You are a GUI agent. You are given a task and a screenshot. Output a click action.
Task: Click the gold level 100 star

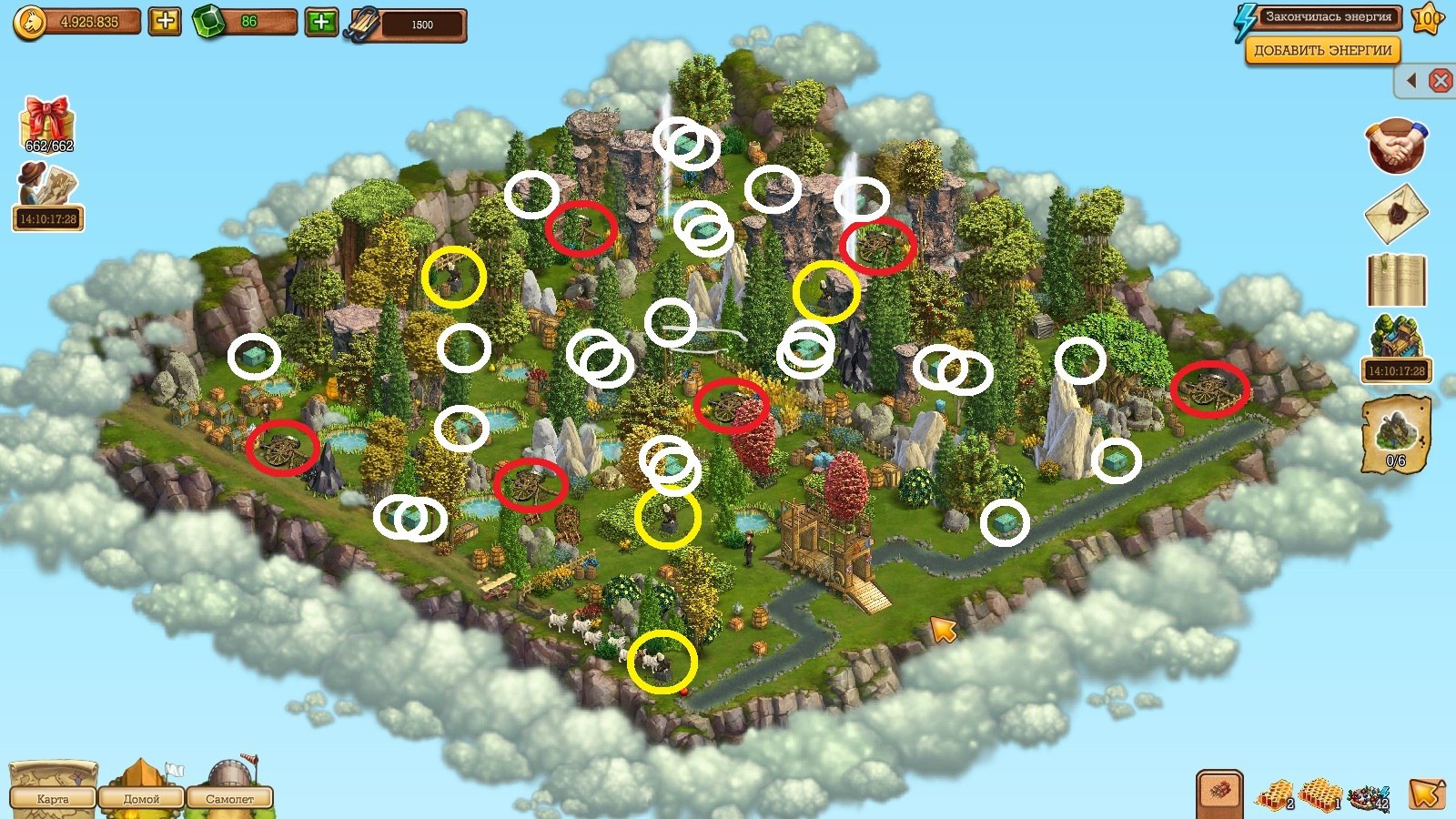(x=1428, y=19)
